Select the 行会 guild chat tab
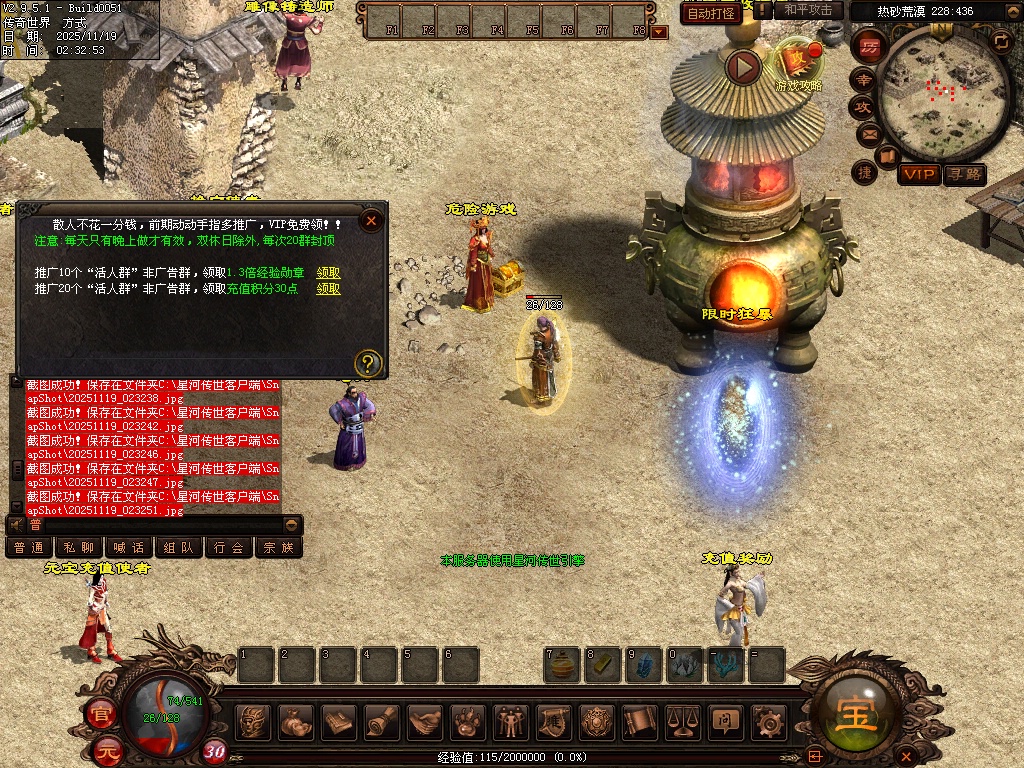Screen dimensions: 1024x768 (x=229, y=547)
